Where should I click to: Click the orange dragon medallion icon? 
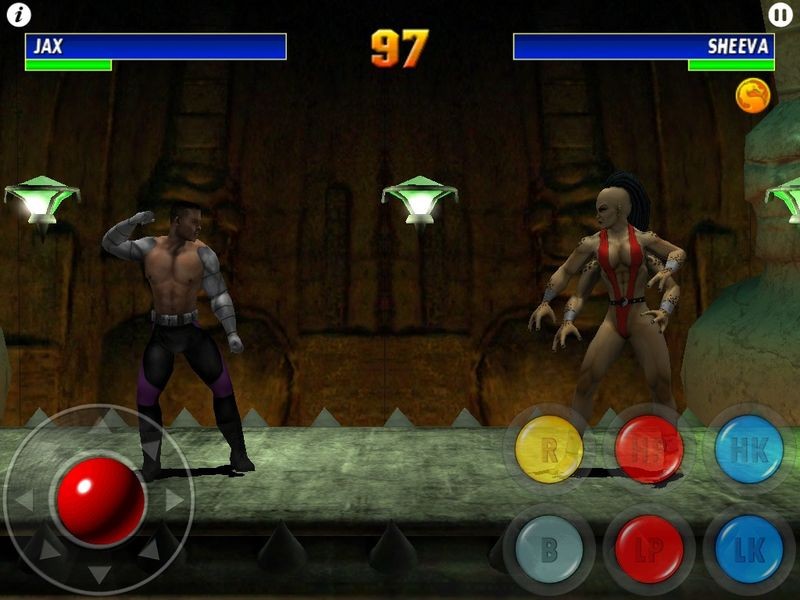[753, 95]
